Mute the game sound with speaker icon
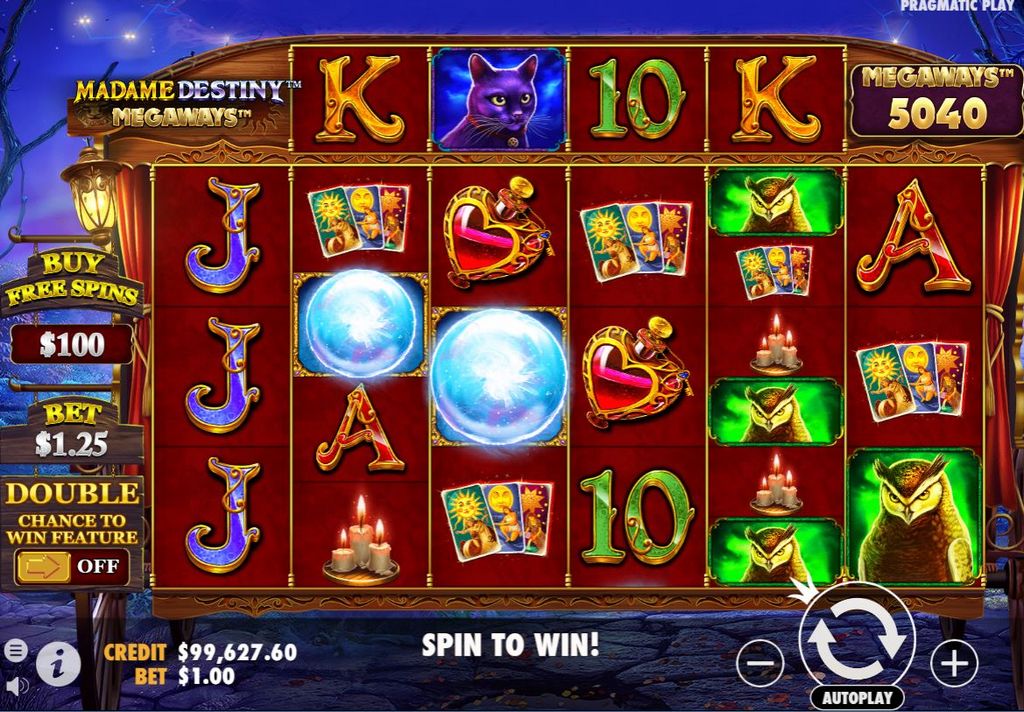1024x712 pixels. (15, 686)
